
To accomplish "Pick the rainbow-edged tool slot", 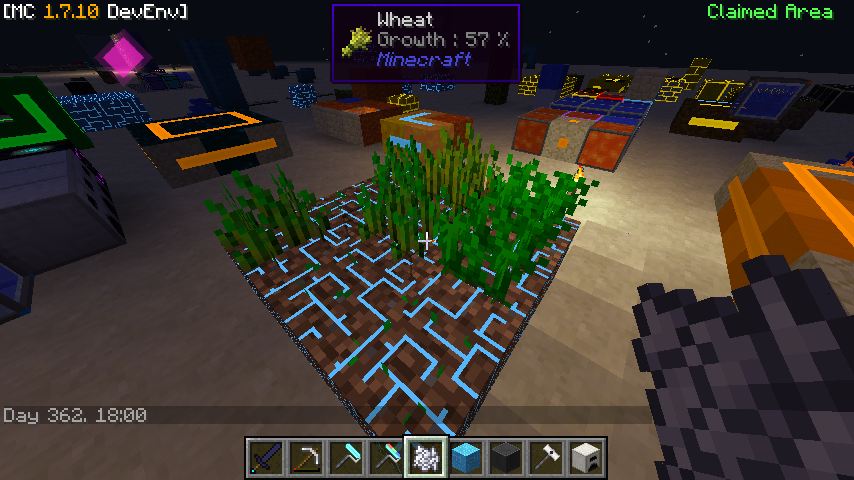I will pos(385,458).
